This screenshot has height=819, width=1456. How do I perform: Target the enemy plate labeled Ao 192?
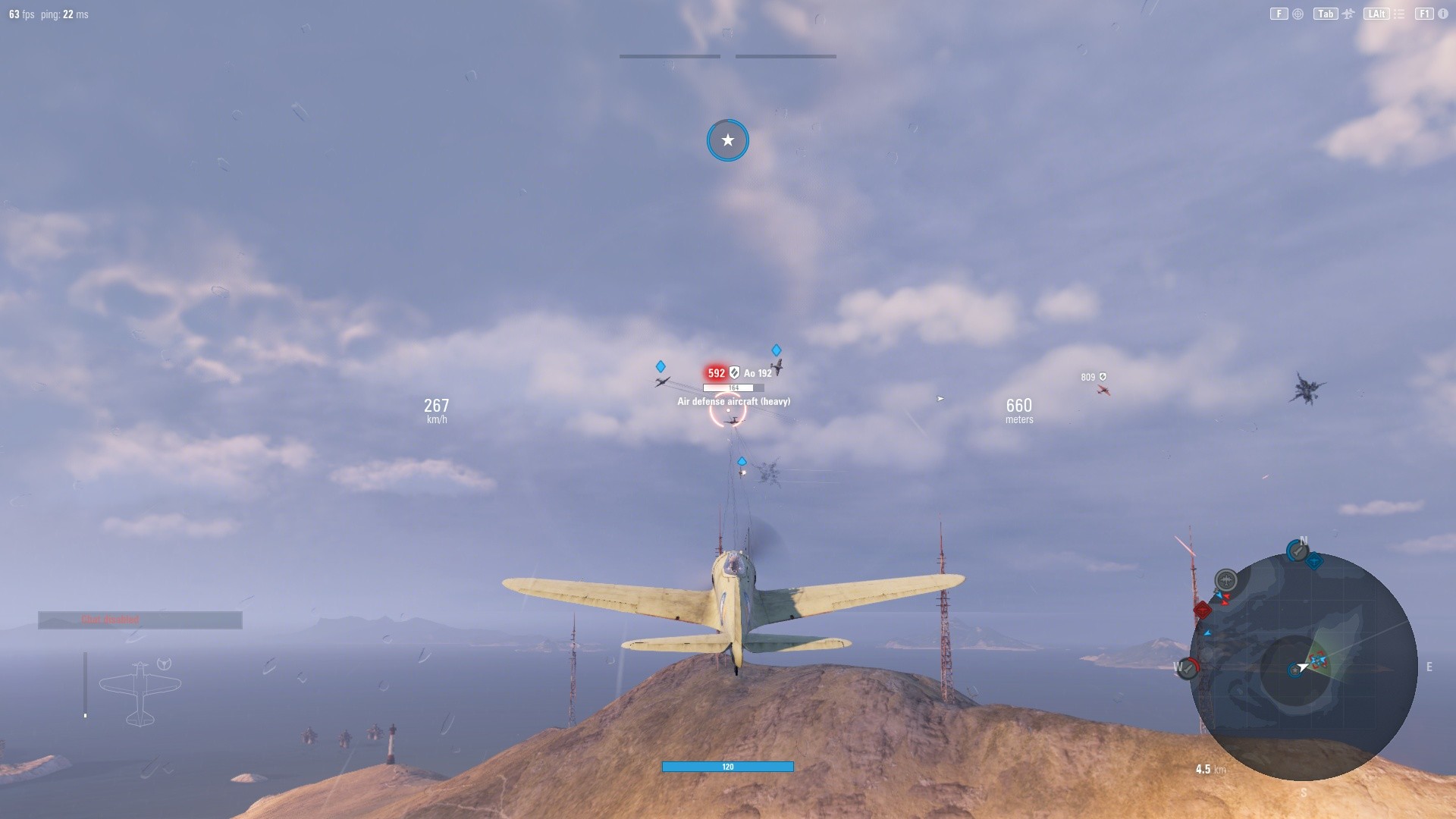tap(756, 373)
